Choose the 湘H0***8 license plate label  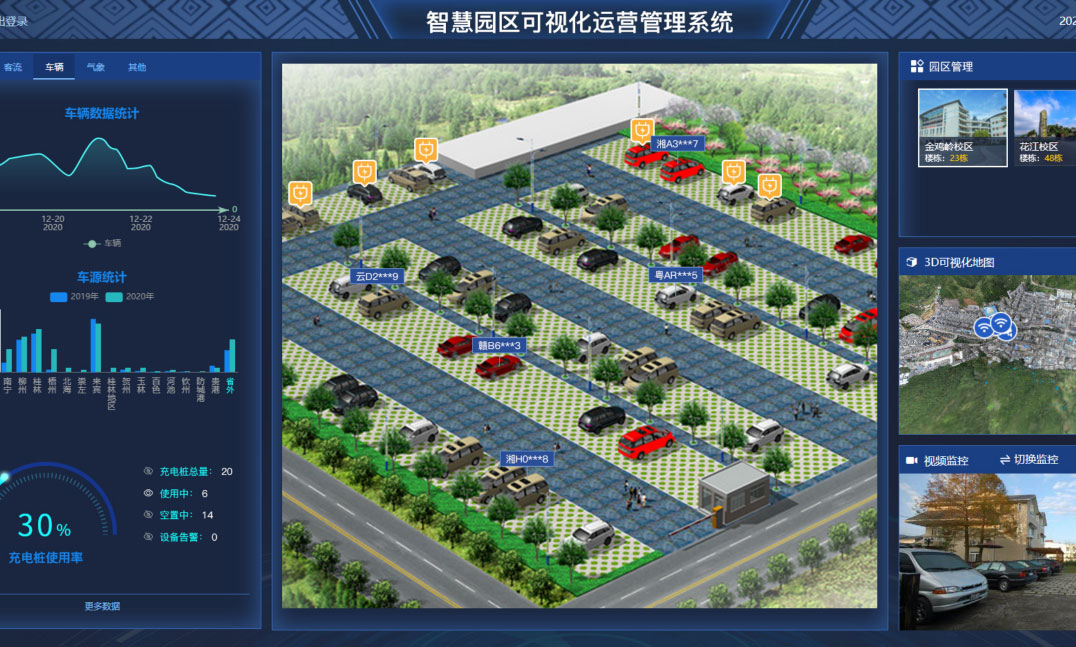click(526, 459)
